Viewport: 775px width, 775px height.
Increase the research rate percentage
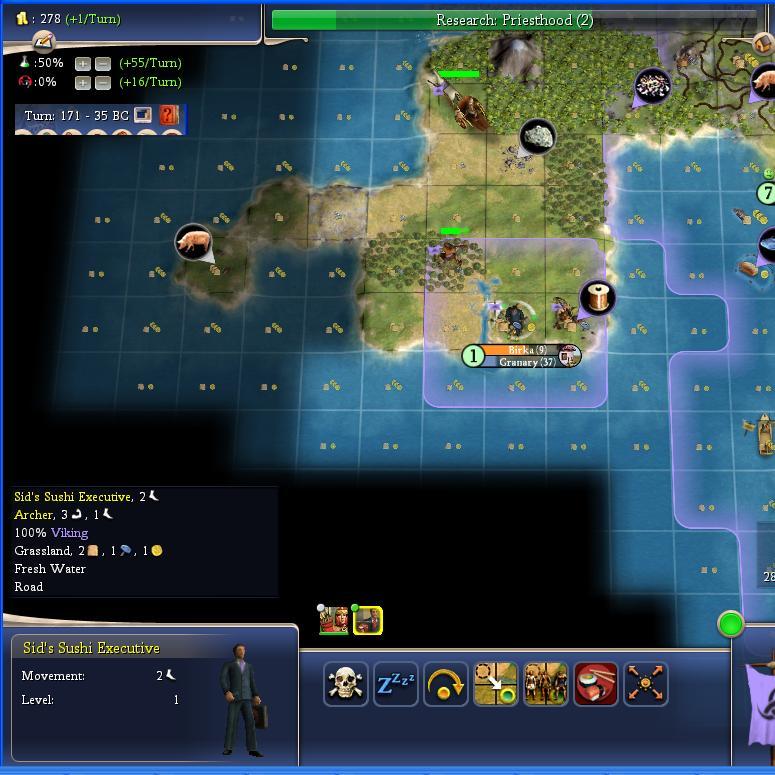point(83,63)
